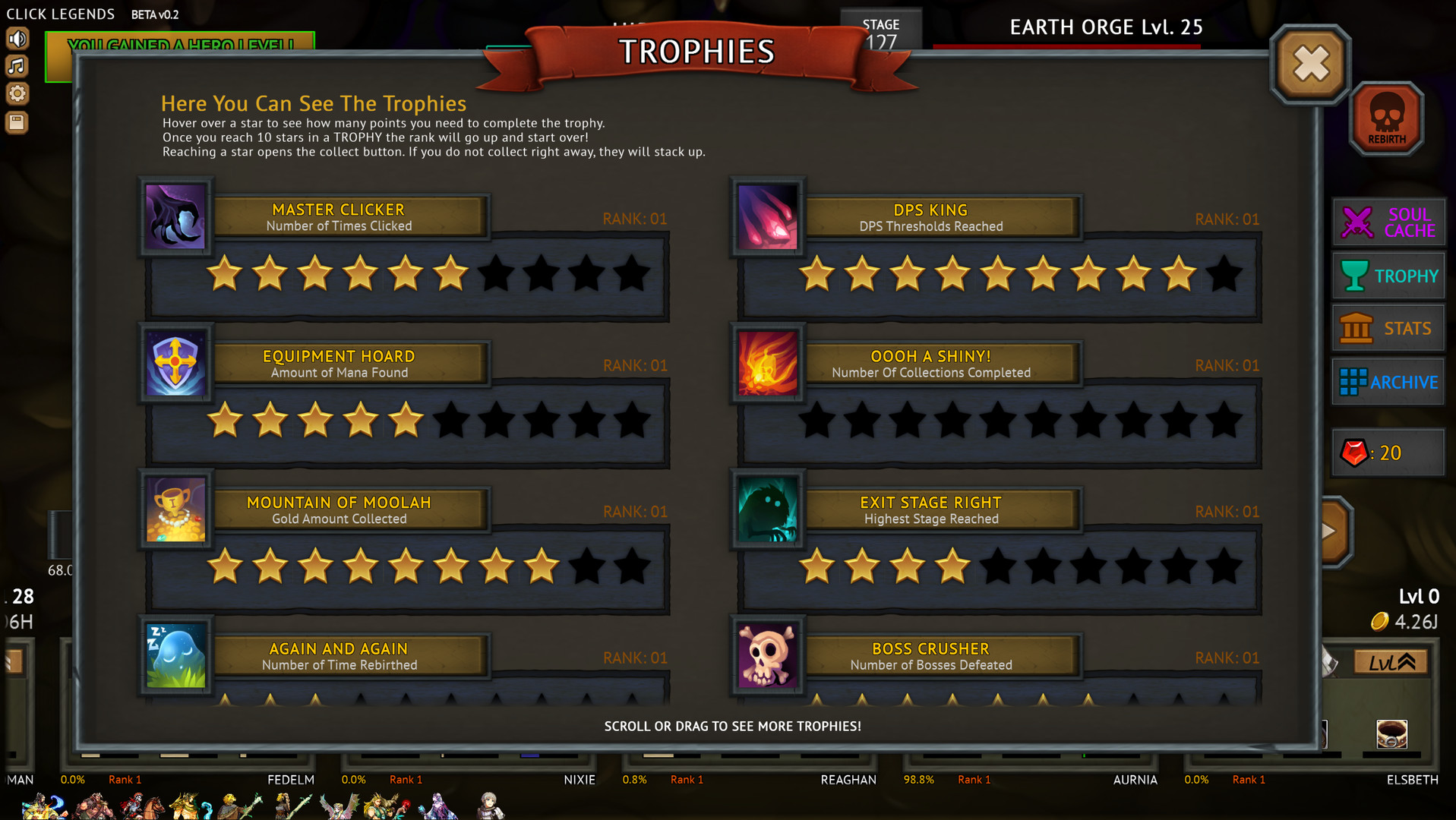This screenshot has width=1456, height=820.
Task: Click the Mountain of Moolah cup icon
Action: coord(175,510)
